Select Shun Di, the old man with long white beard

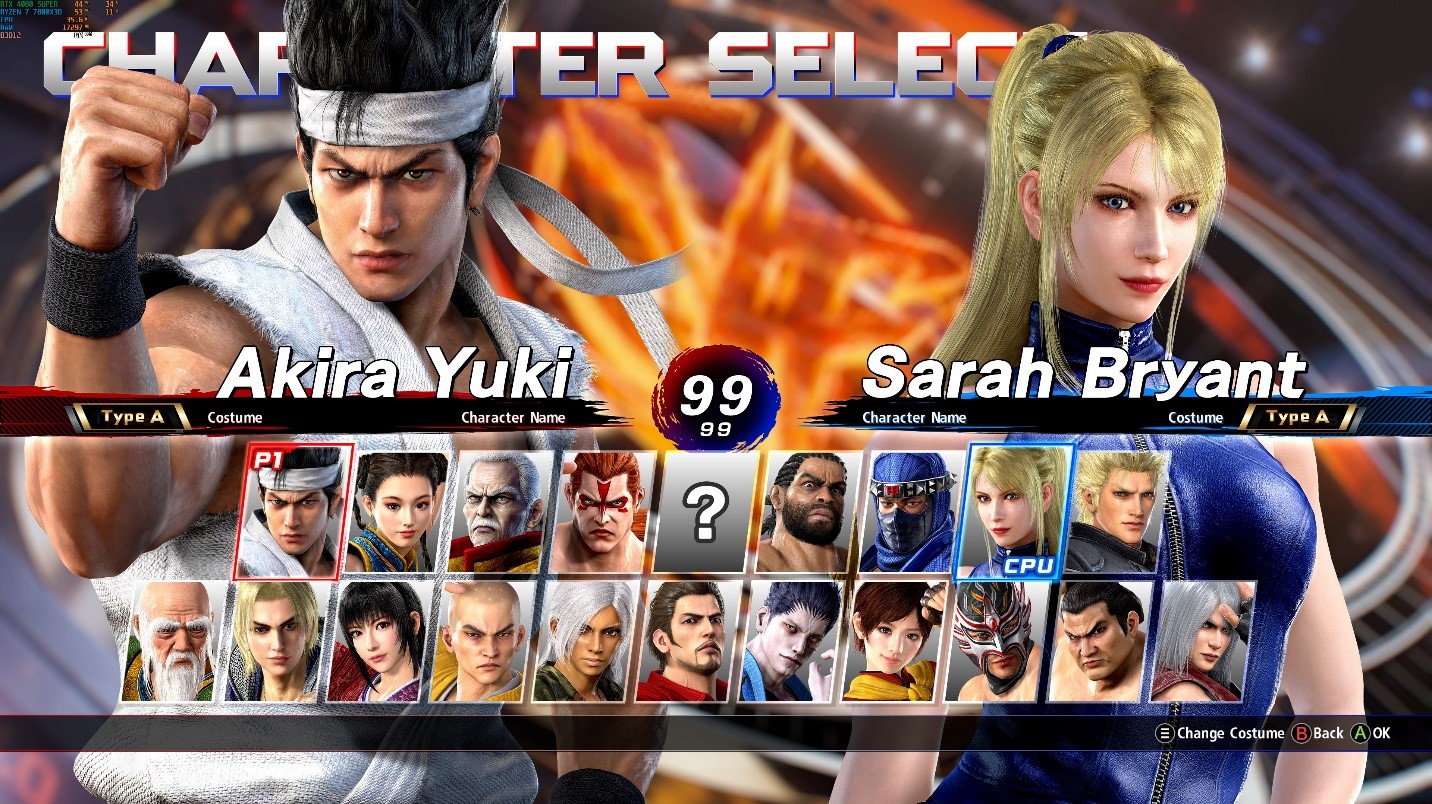point(170,641)
